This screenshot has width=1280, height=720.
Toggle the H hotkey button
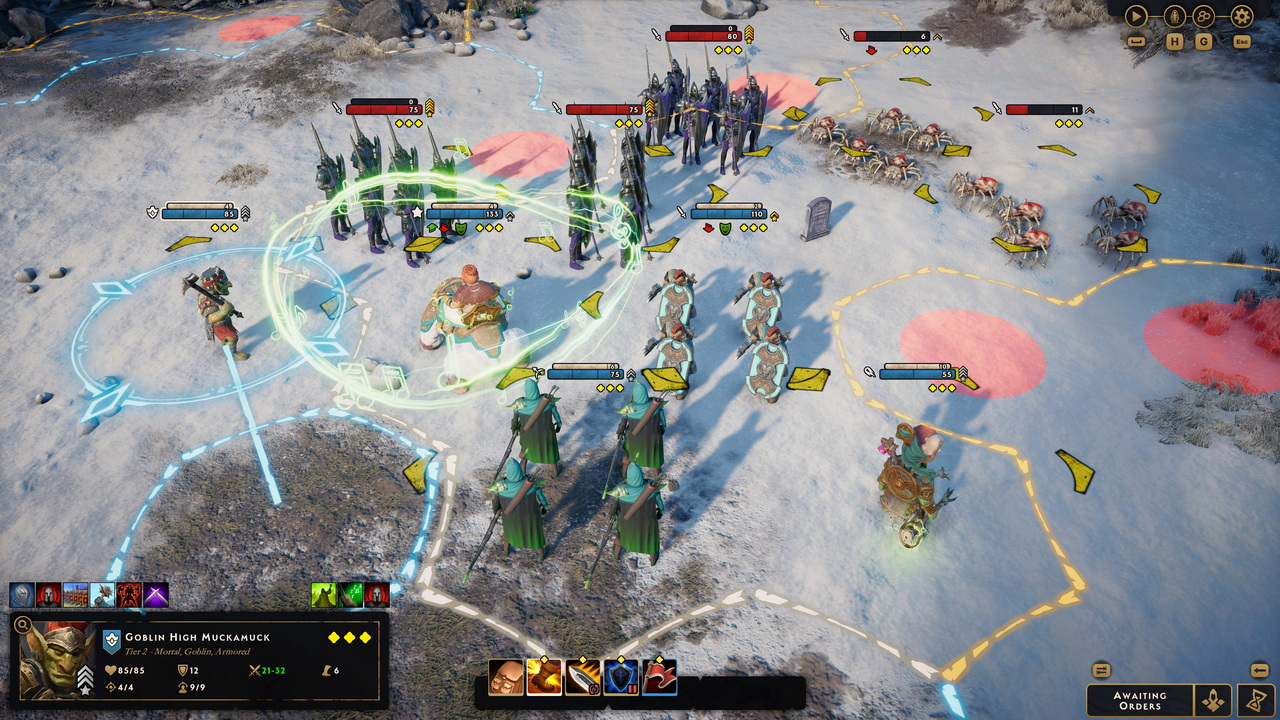point(1175,41)
